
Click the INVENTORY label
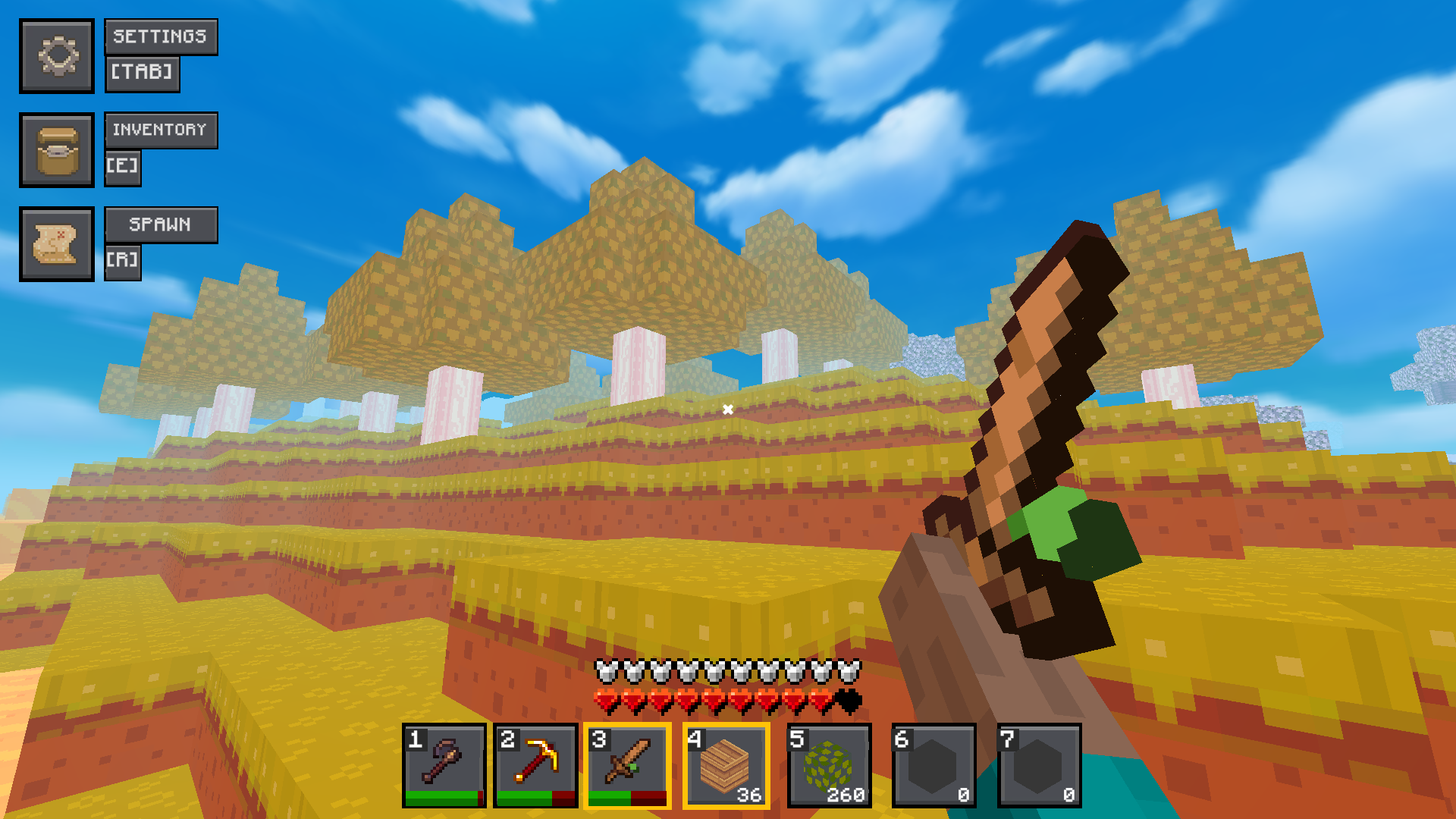point(161,130)
